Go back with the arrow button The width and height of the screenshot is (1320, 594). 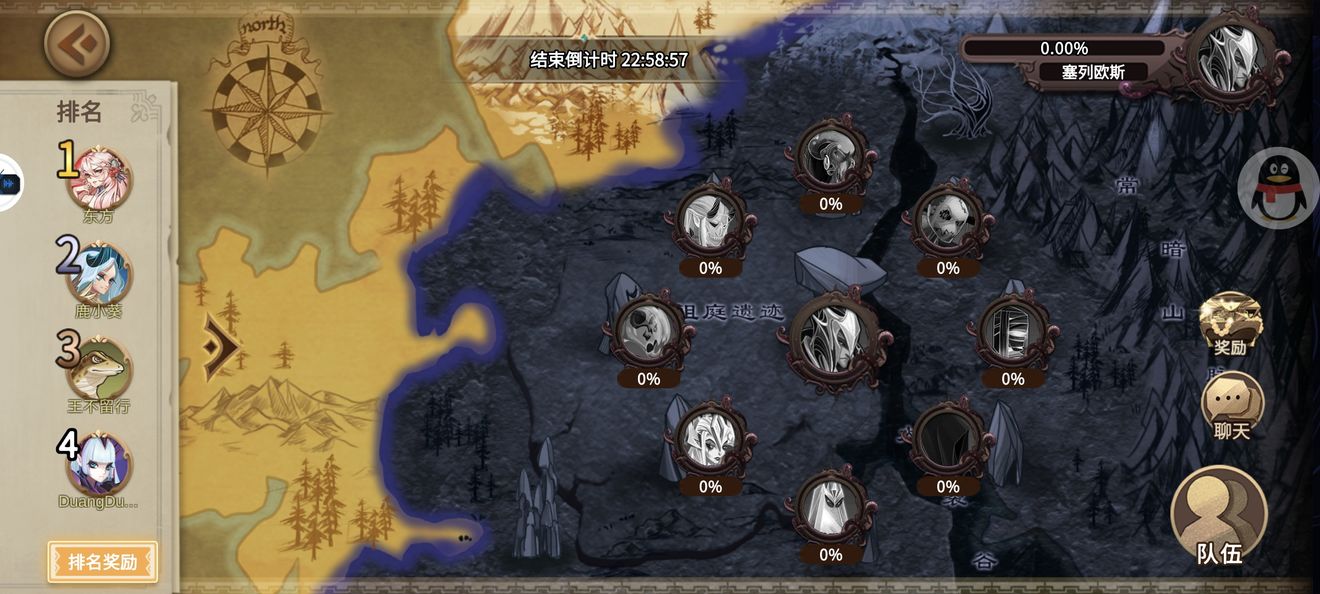77,43
